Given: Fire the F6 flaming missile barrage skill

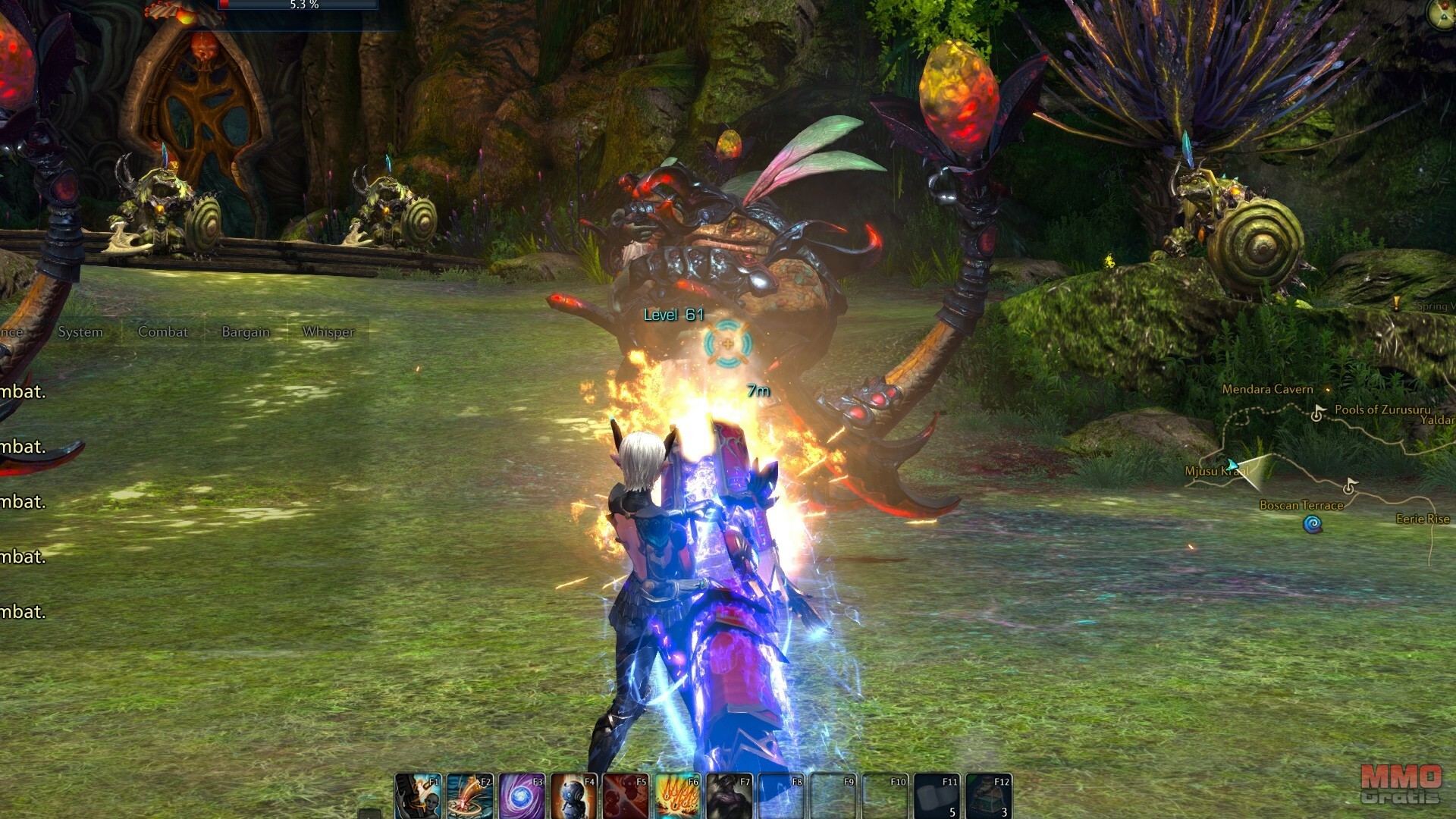Looking at the screenshot, I should tap(678, 796).
